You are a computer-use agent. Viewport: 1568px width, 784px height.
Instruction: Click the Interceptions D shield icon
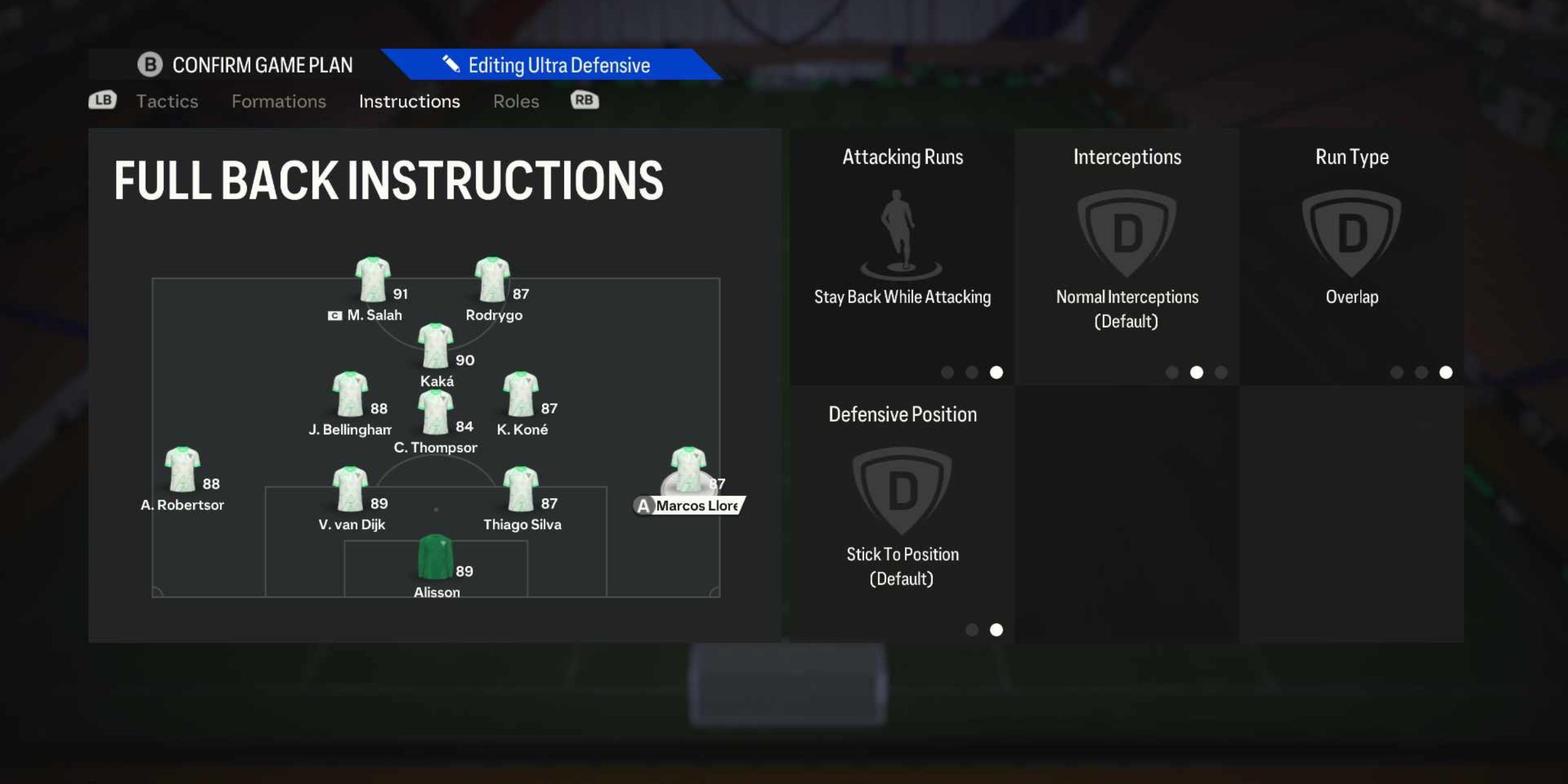pos(1127,234)
